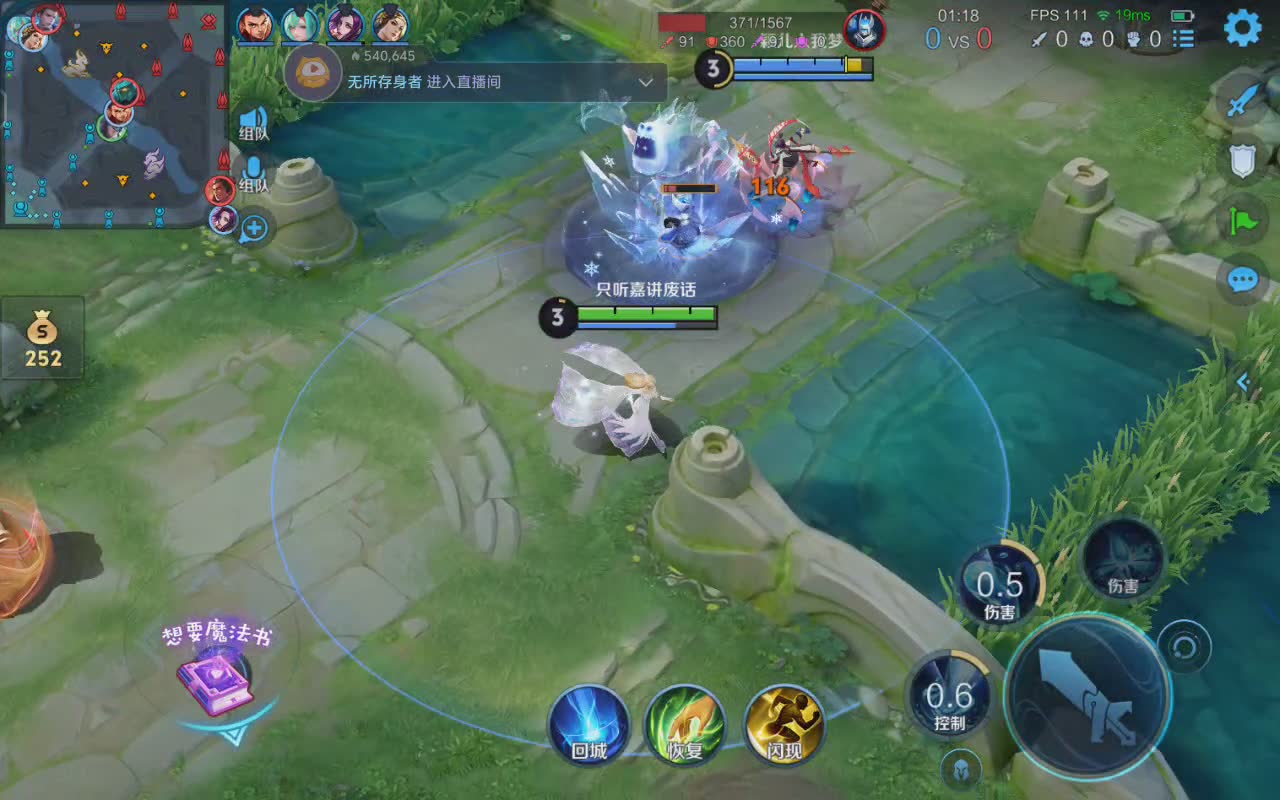Image resolution: width=1280 pixels, height=800 pixels.
Task: Click the blue plus button beside minimap
Action: 254,229
